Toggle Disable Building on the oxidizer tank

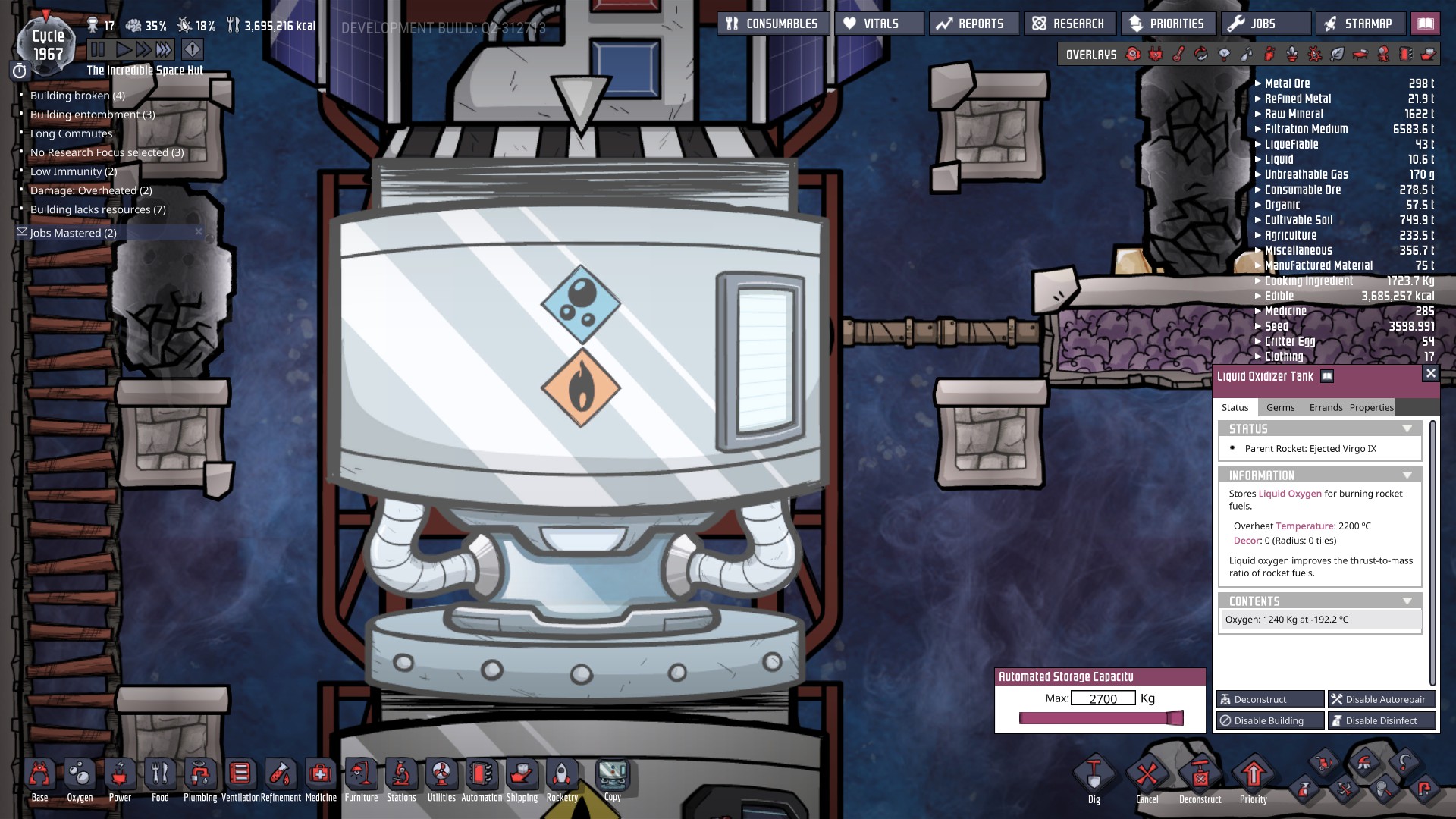1269,720
